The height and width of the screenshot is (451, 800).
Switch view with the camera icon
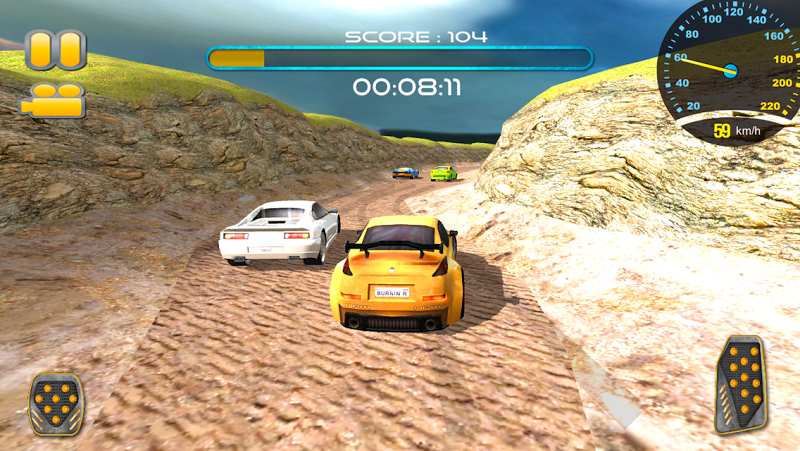pos(53,100)
